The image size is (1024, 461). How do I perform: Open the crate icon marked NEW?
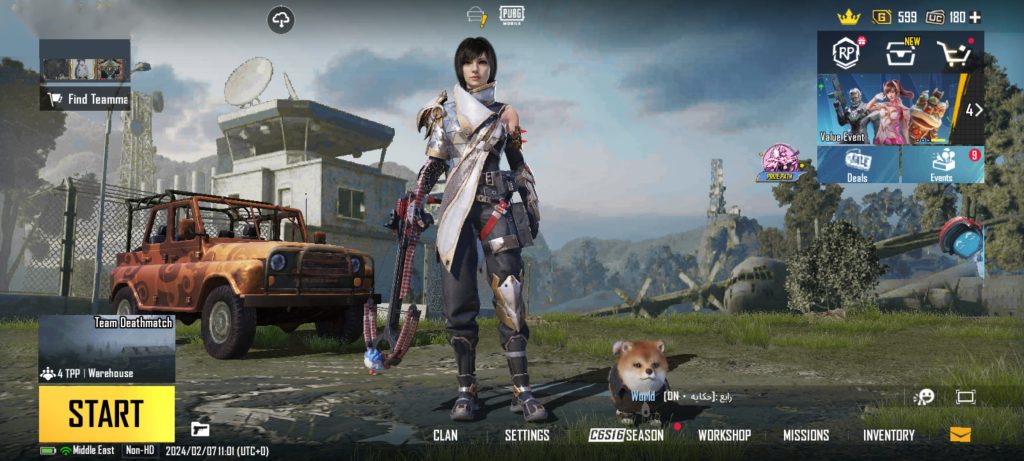[x=900, y=54]
